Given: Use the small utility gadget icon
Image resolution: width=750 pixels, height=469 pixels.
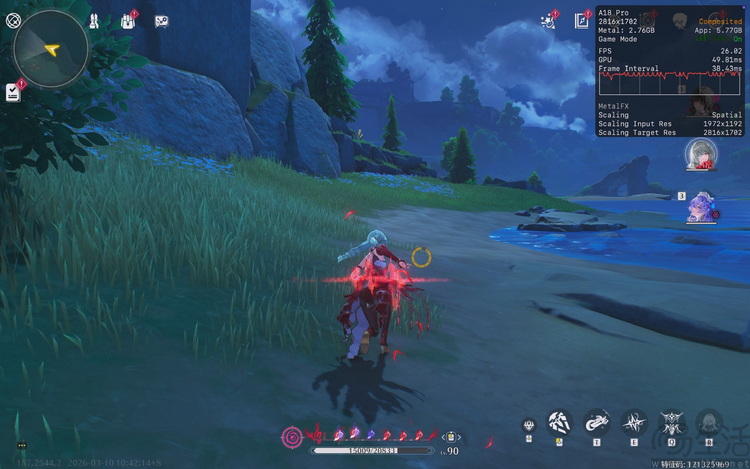Looking at the screenshot, I should click(x=529, y=426).
